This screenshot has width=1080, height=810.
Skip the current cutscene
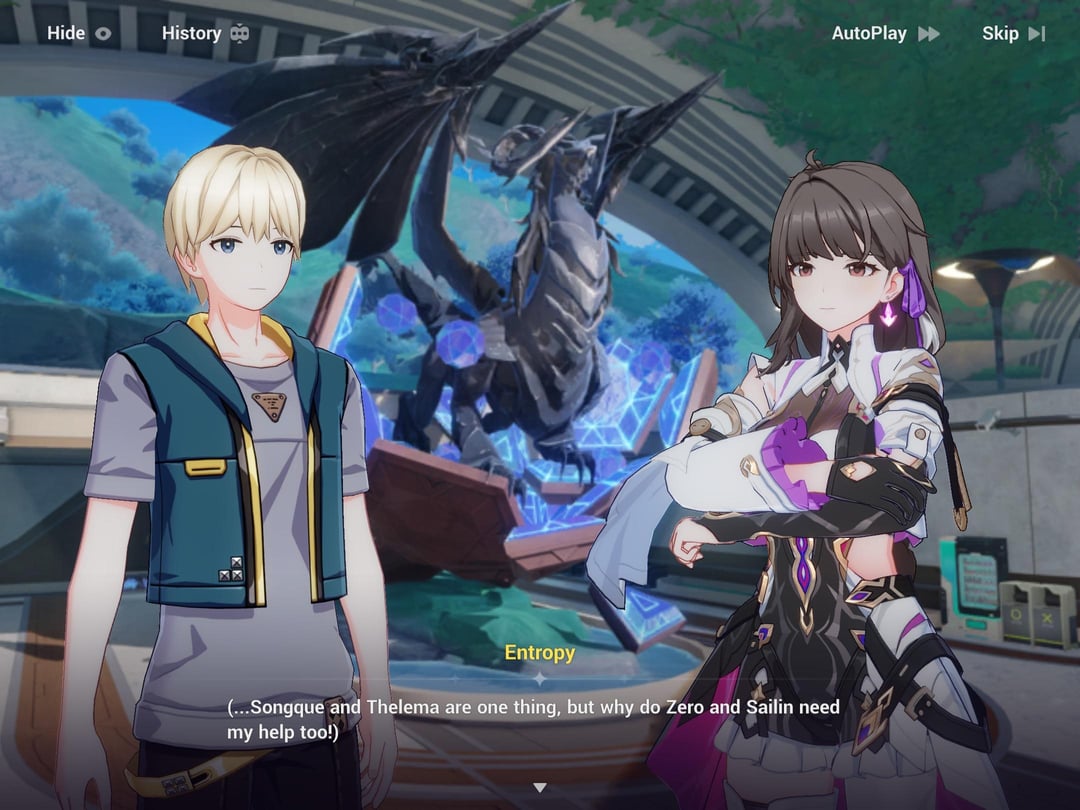(1013, 33)
